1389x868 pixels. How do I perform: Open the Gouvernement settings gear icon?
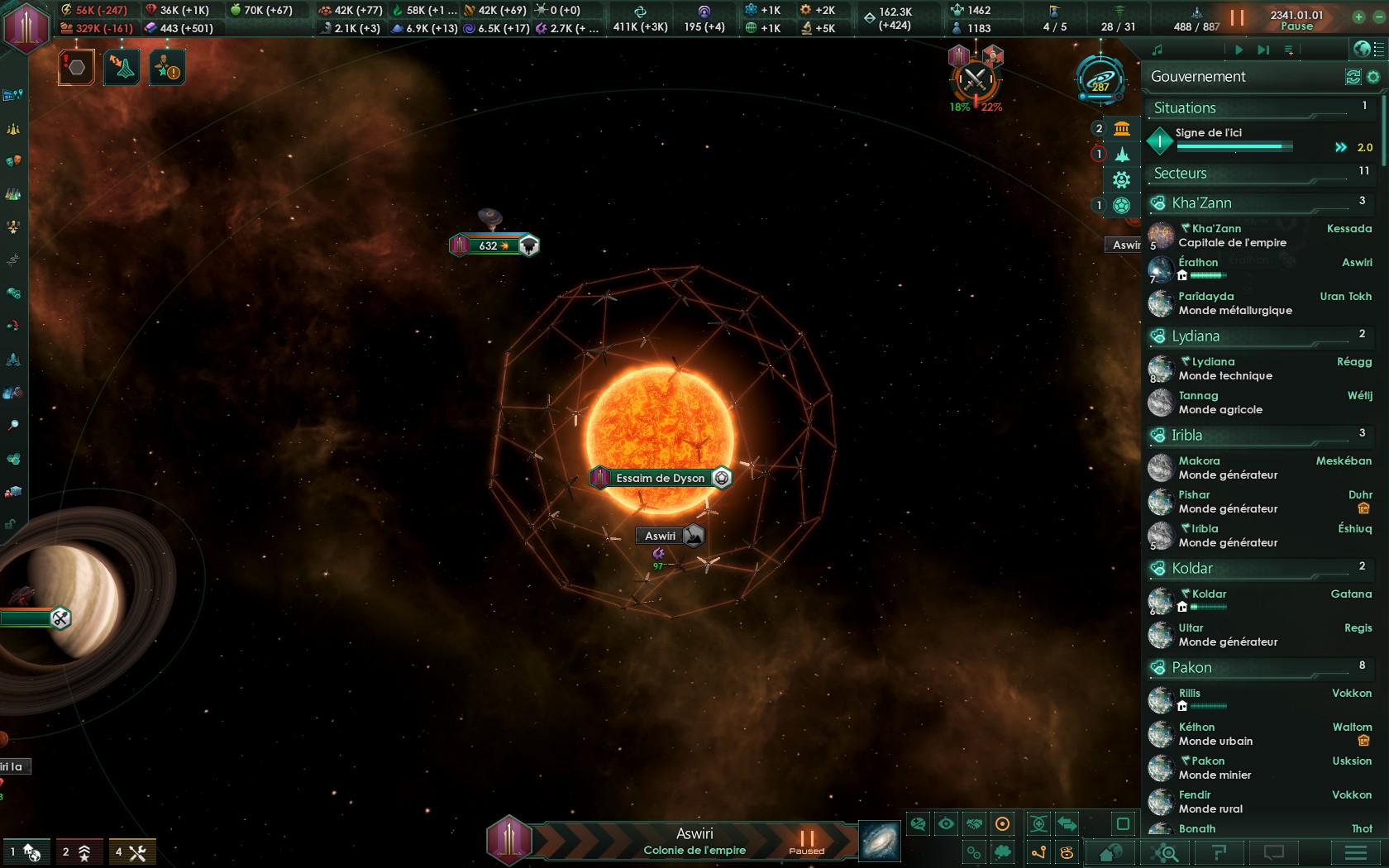[1375, 76]
